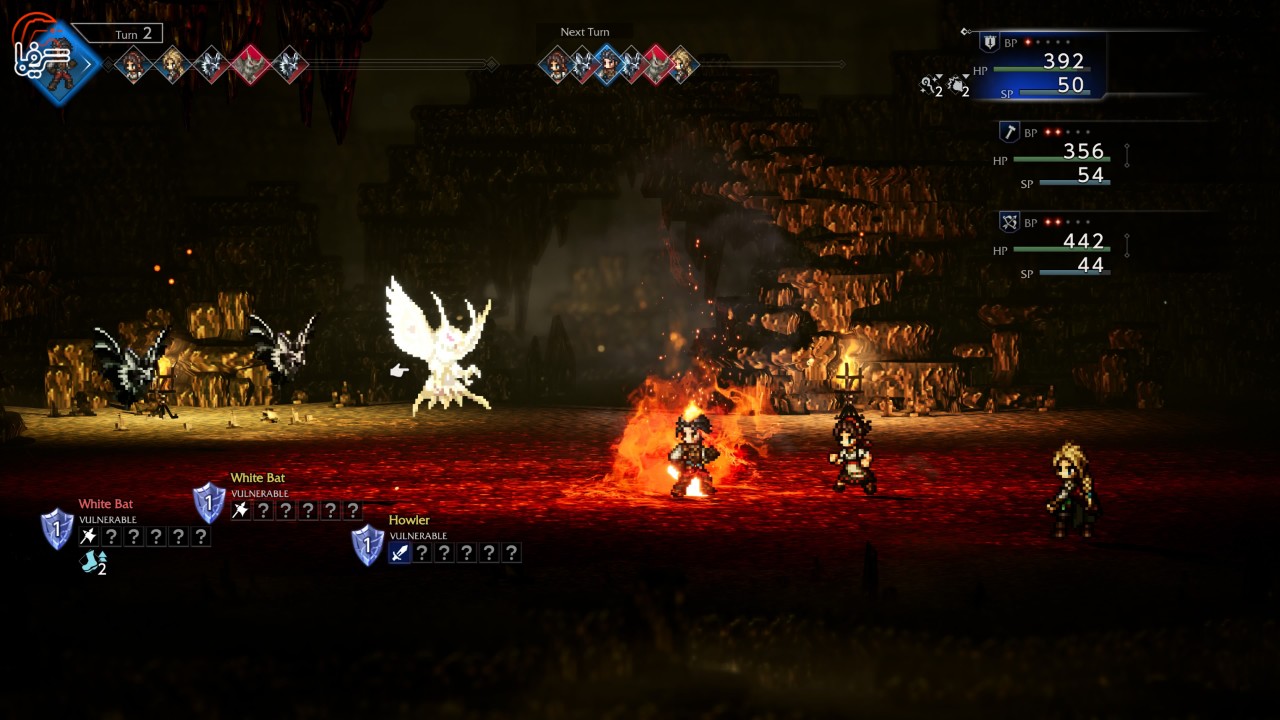Select the shield class icon on the first party member panel
Image resolution: width=1280 pixels, height=720 pixels.
(990, 42)
